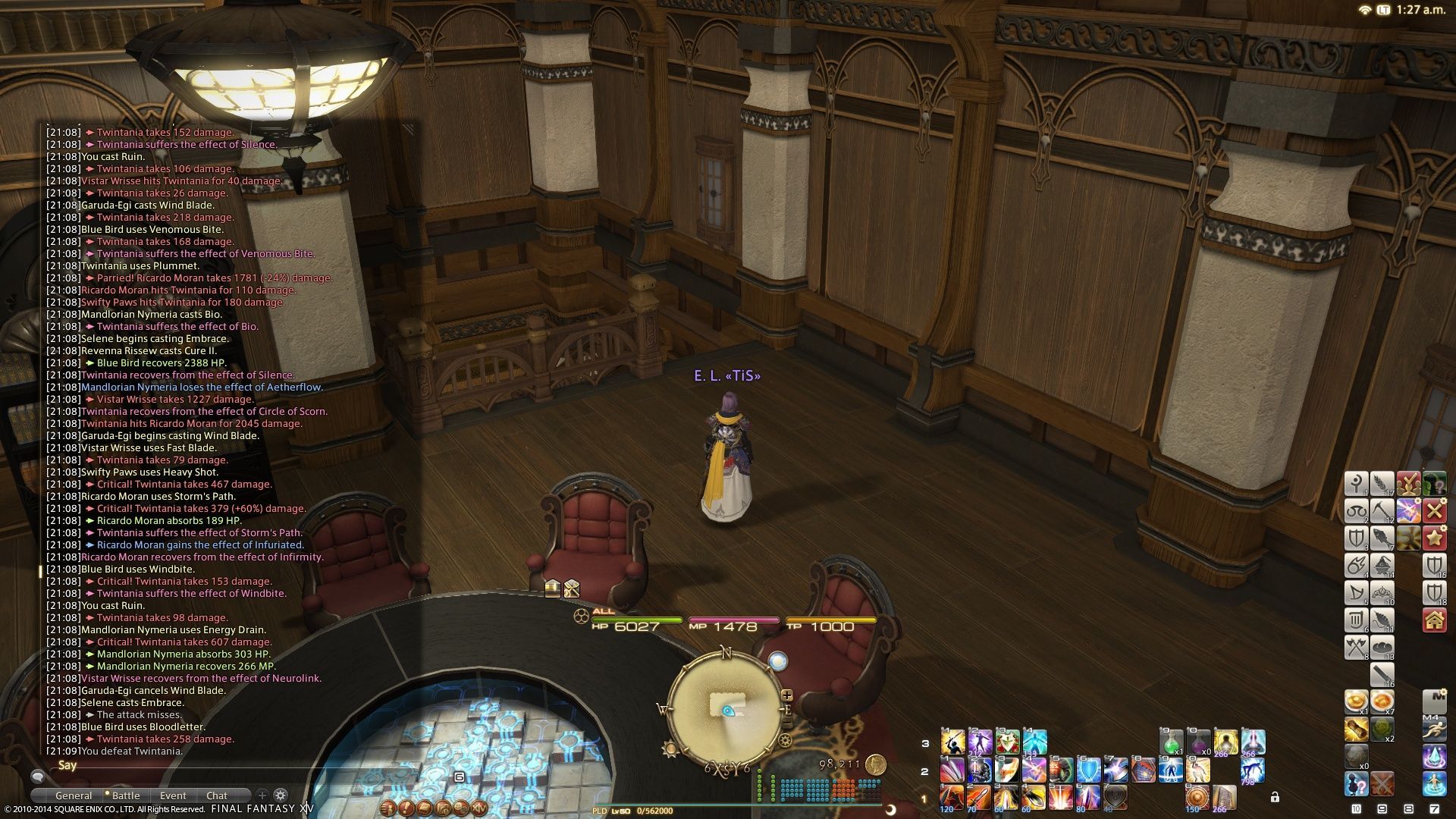1456x819 pixels.
Task: Open the Battle chat log tab
Action: pyautogui.click(x=126, y=795)
